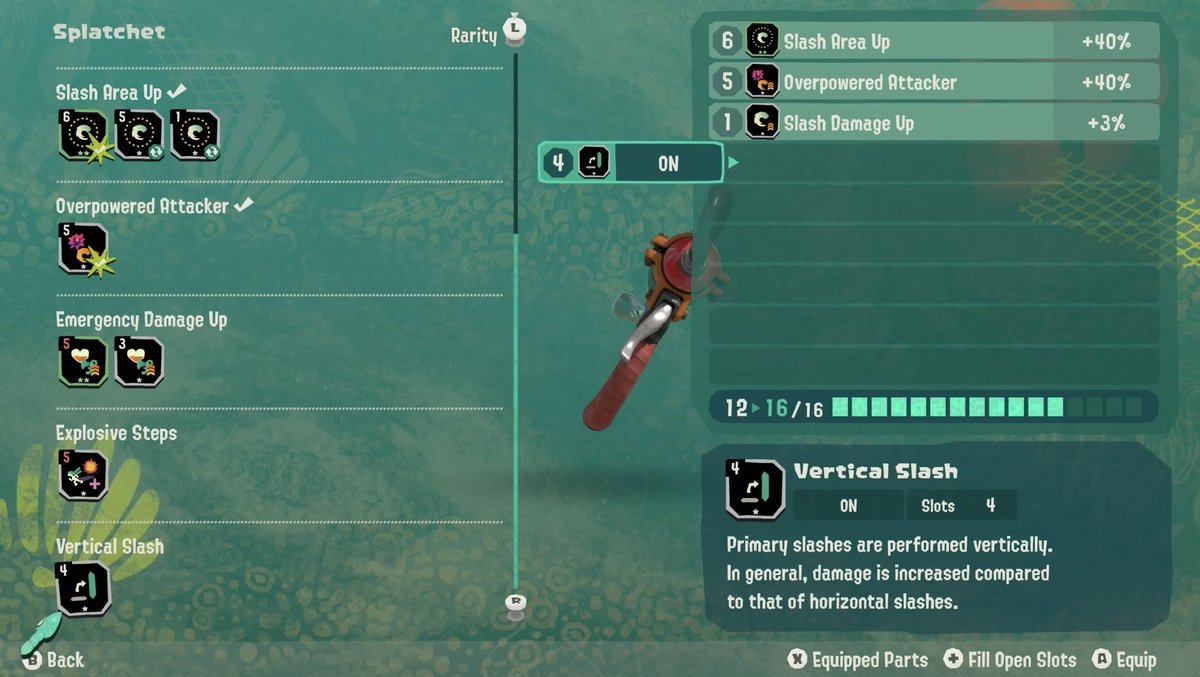Choose the level 1 Slash Area Up part
Viewport: 1200px width, 677px height.
[194, 135]
